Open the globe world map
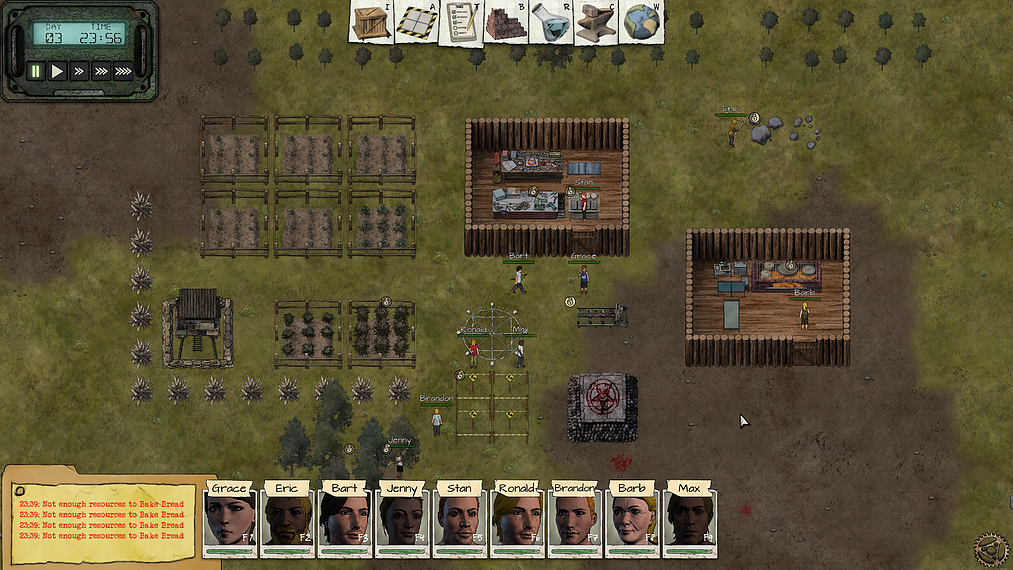Screen dimensions: 1013x570 tap(641, 22)
